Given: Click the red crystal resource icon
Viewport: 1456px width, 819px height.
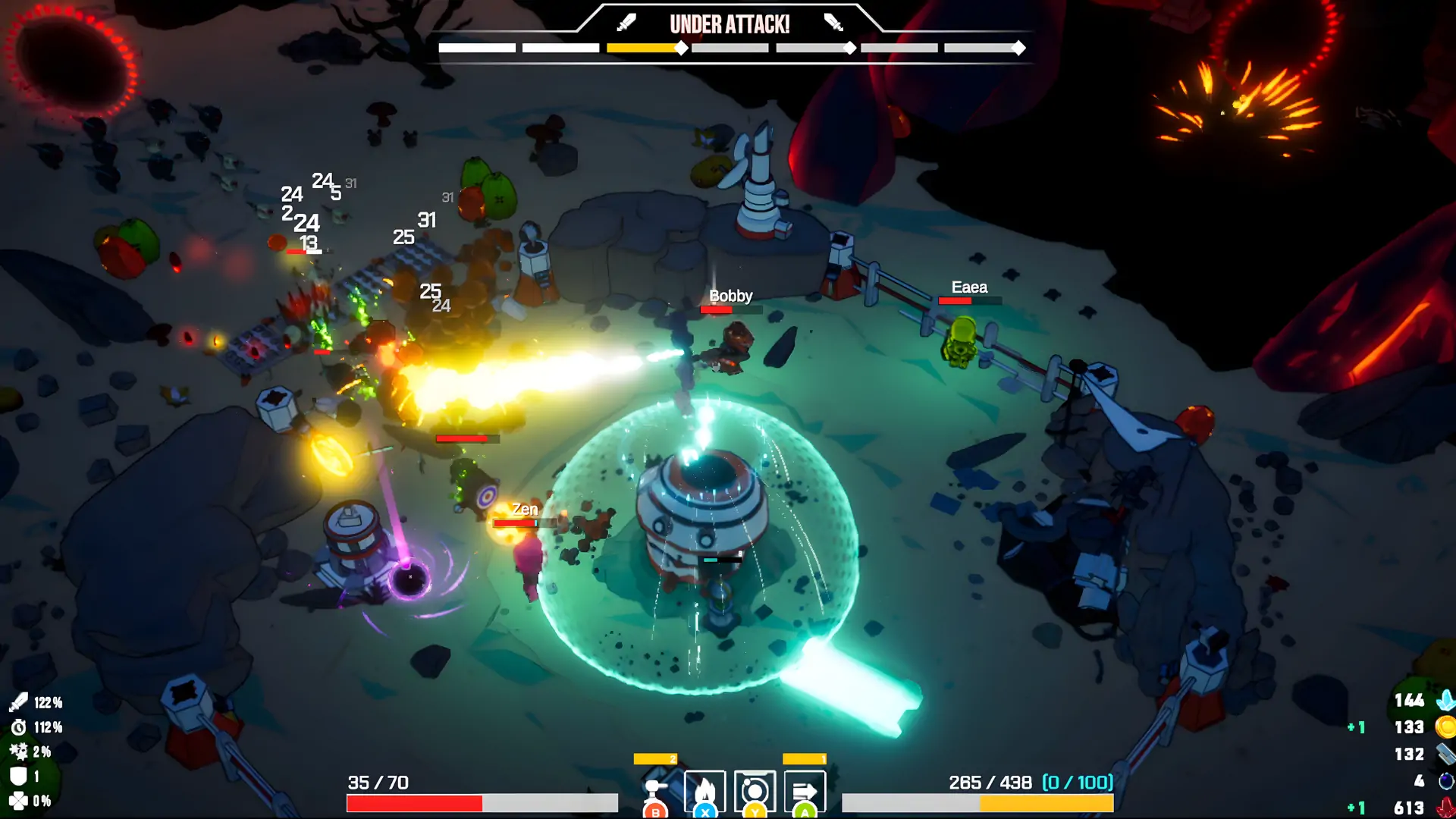Looking at the screenshot, I should (1446, 808).
